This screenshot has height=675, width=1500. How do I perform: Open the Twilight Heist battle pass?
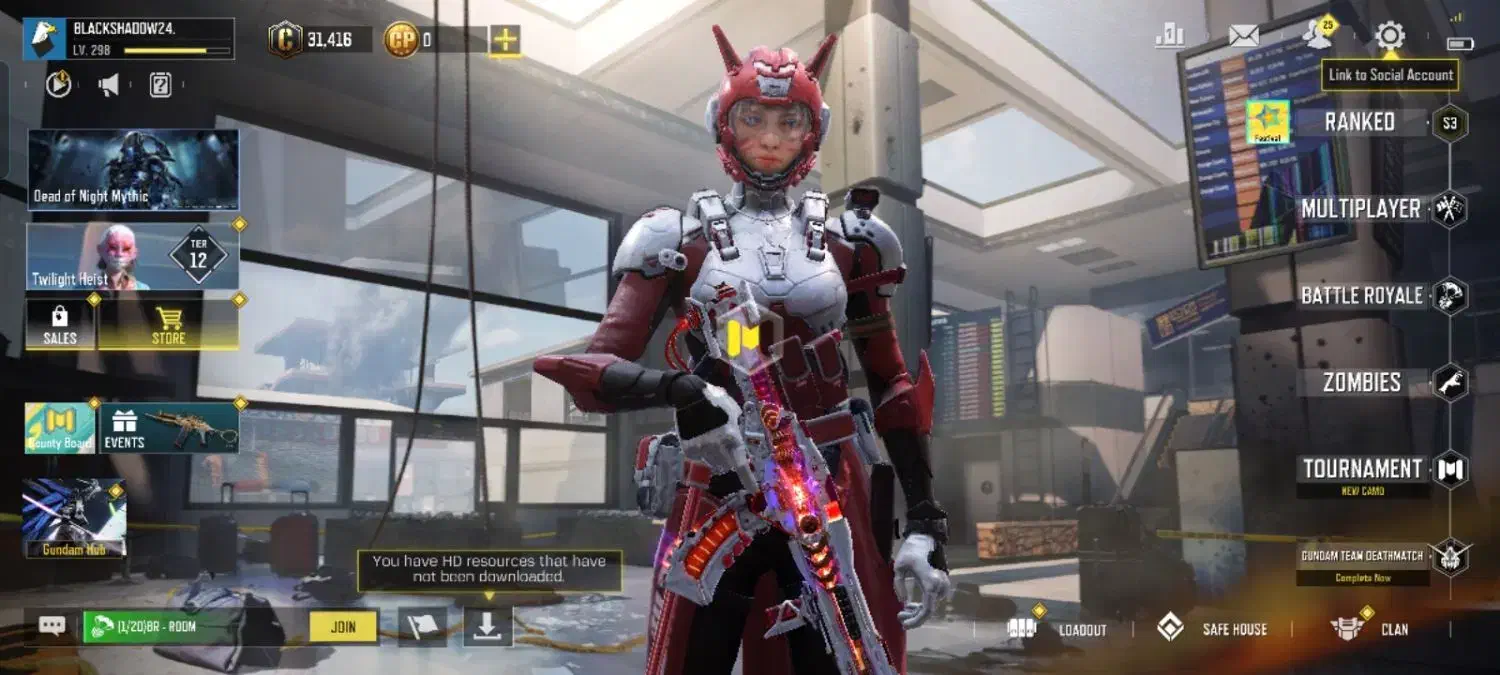pyautogui.click(x=133, y=257)
